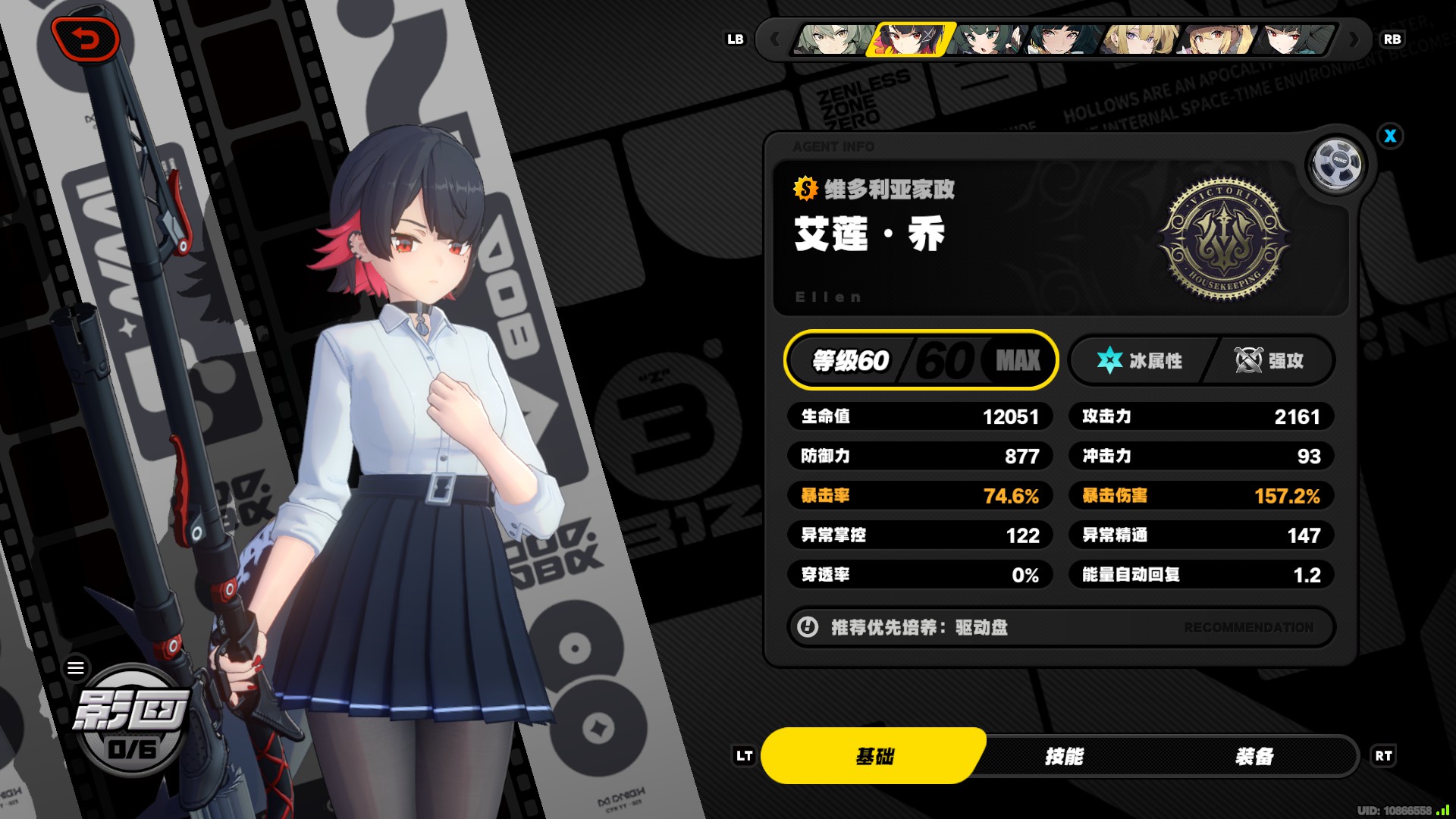The image size is (1456, 819).
Task: Show the 强攻 attack specialty details
Action: tap(1271, 361)
